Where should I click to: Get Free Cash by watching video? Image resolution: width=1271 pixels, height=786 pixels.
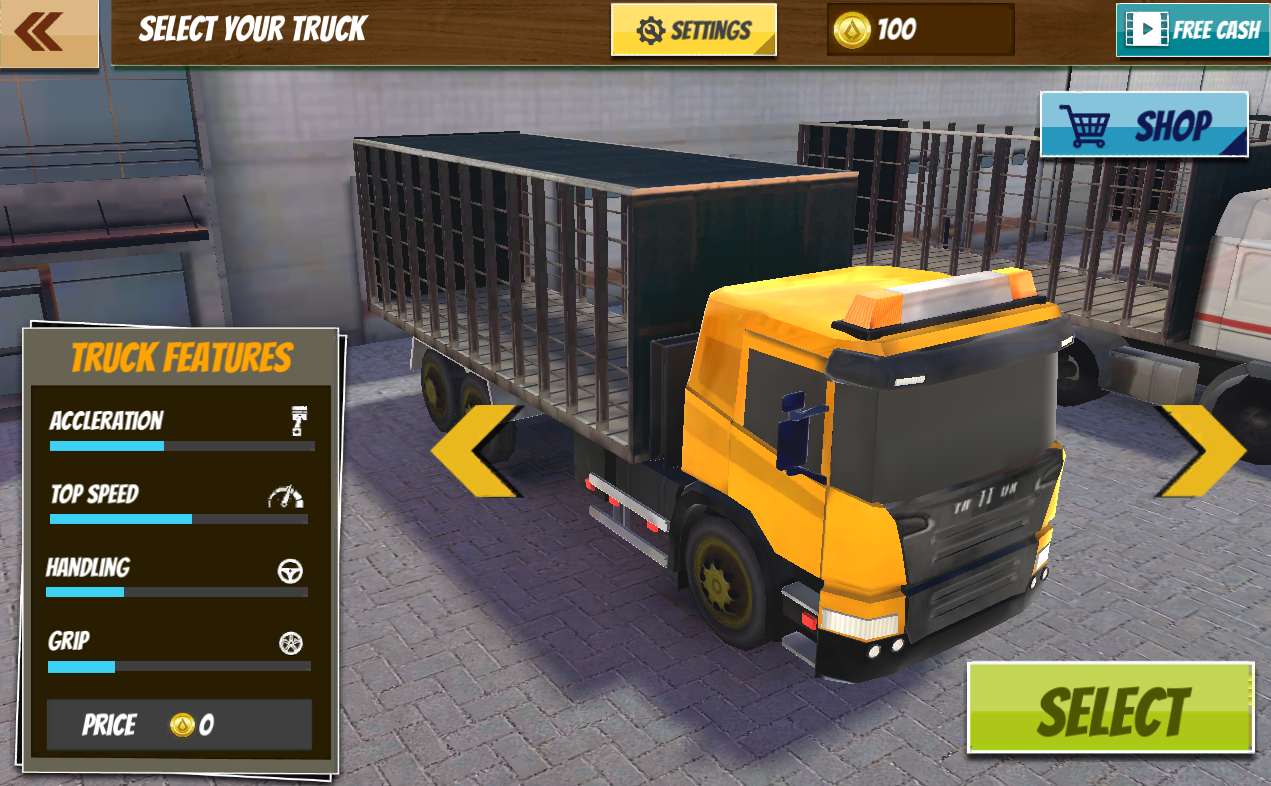coord(1192,30)
